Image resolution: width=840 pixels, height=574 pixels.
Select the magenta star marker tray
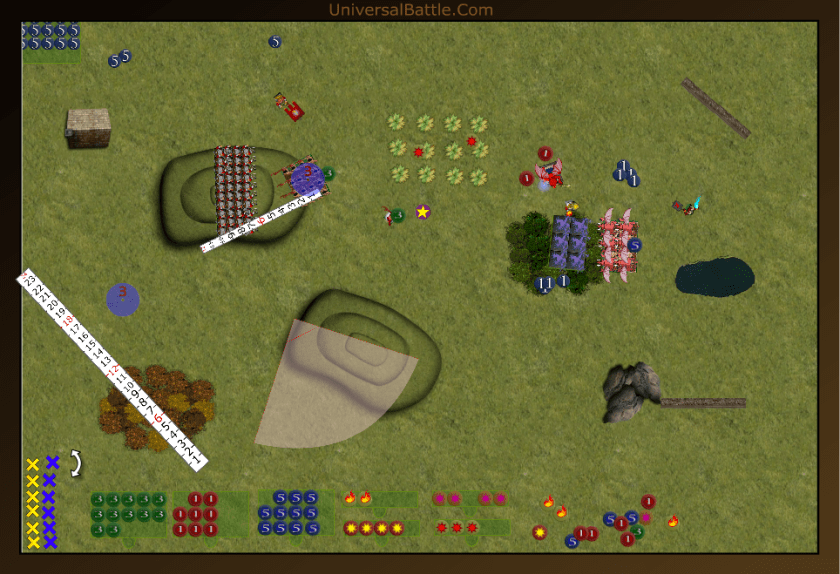pos(470,498)
